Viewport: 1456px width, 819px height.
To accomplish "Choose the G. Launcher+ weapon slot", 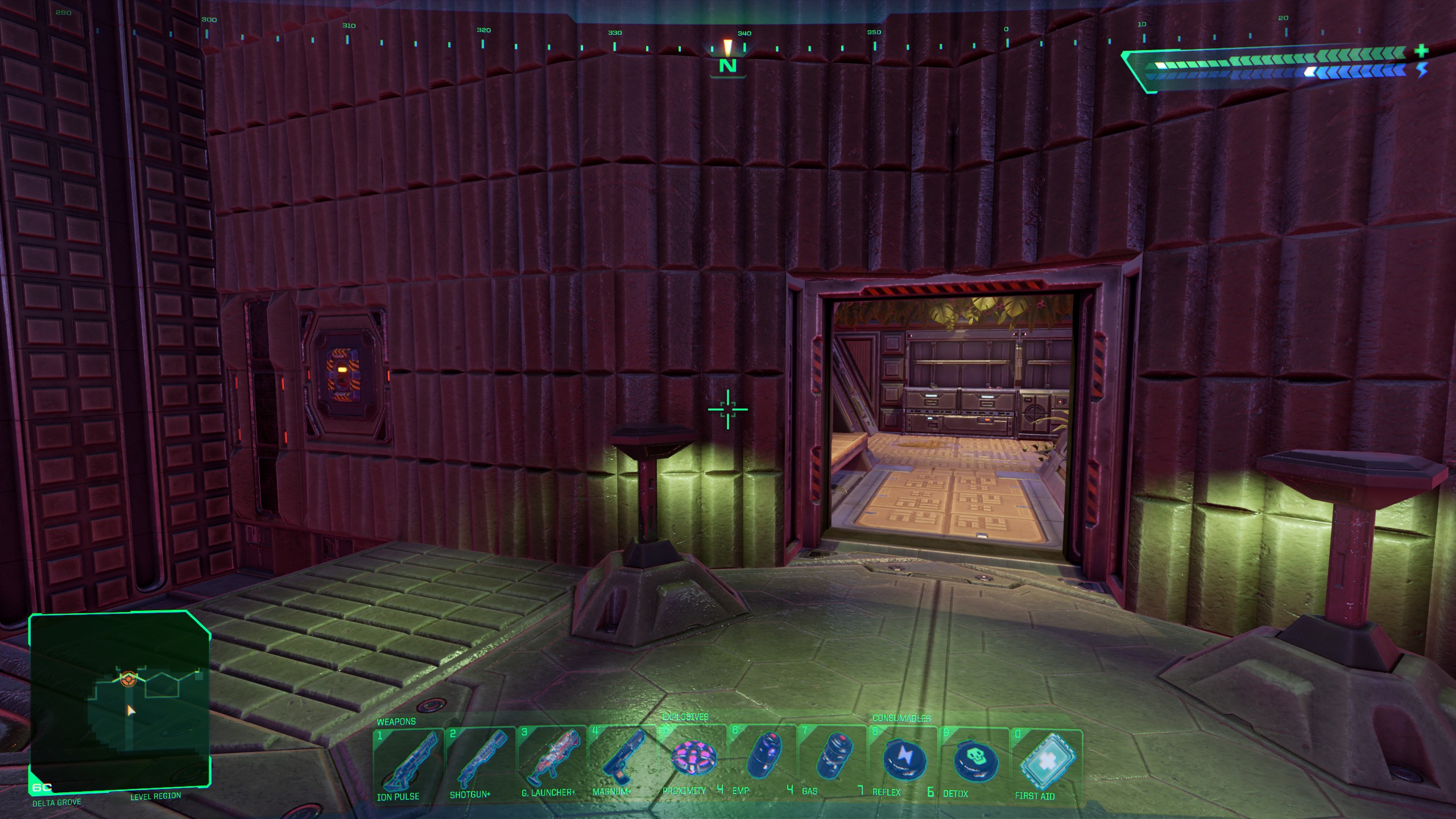I will [x=551, y=760].
